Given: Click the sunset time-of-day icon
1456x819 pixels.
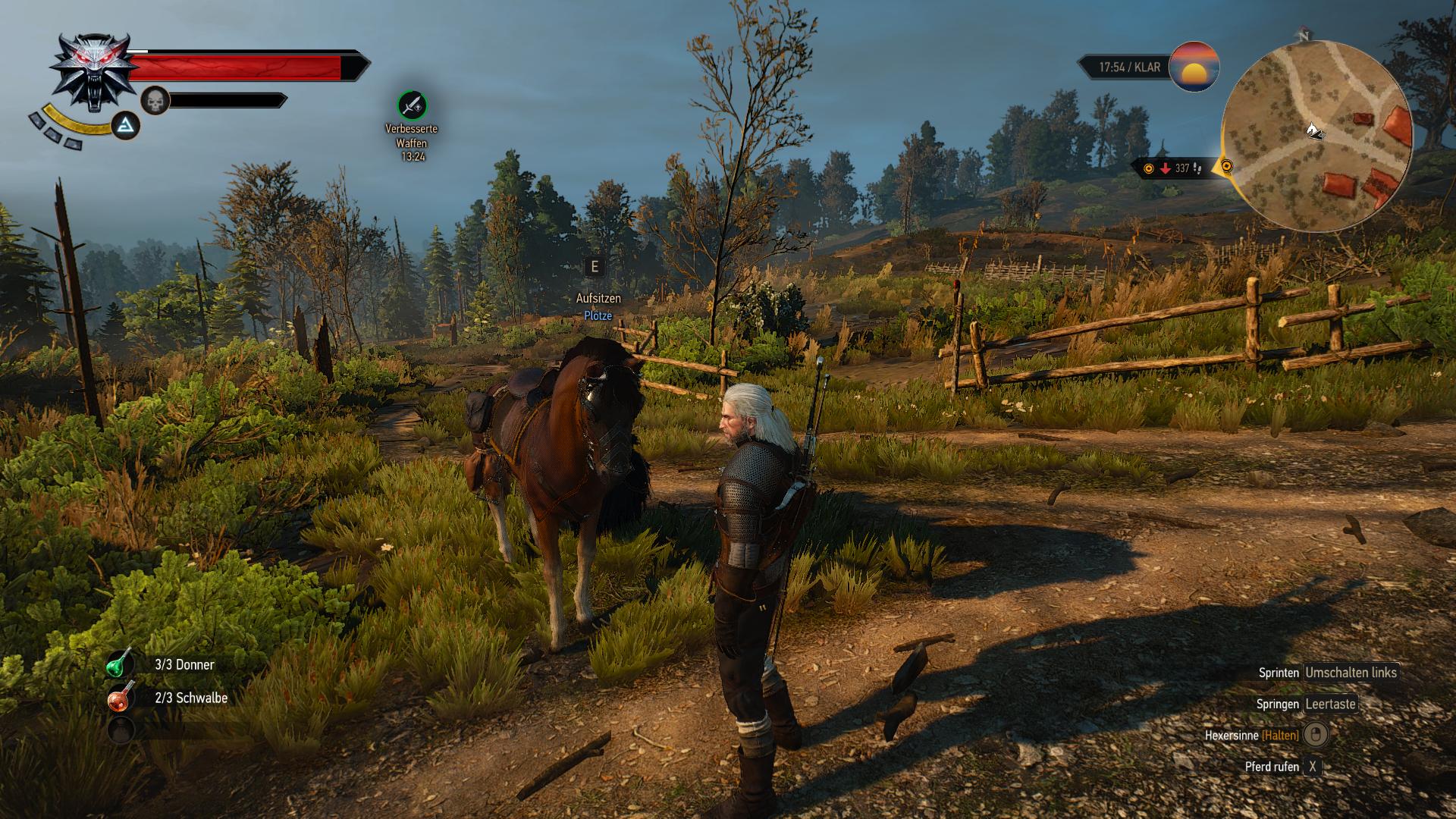Looking at the screenshot, I should pos(1194,67).
